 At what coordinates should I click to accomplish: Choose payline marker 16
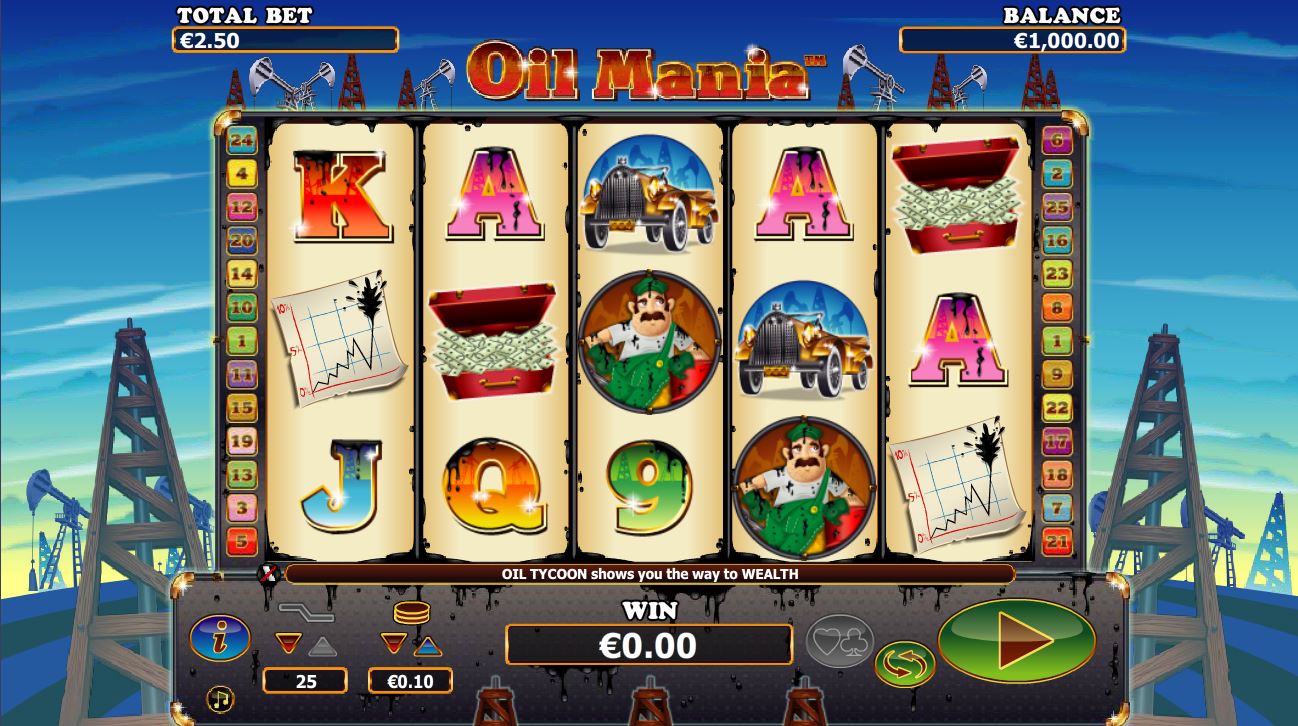point(1057,240)
